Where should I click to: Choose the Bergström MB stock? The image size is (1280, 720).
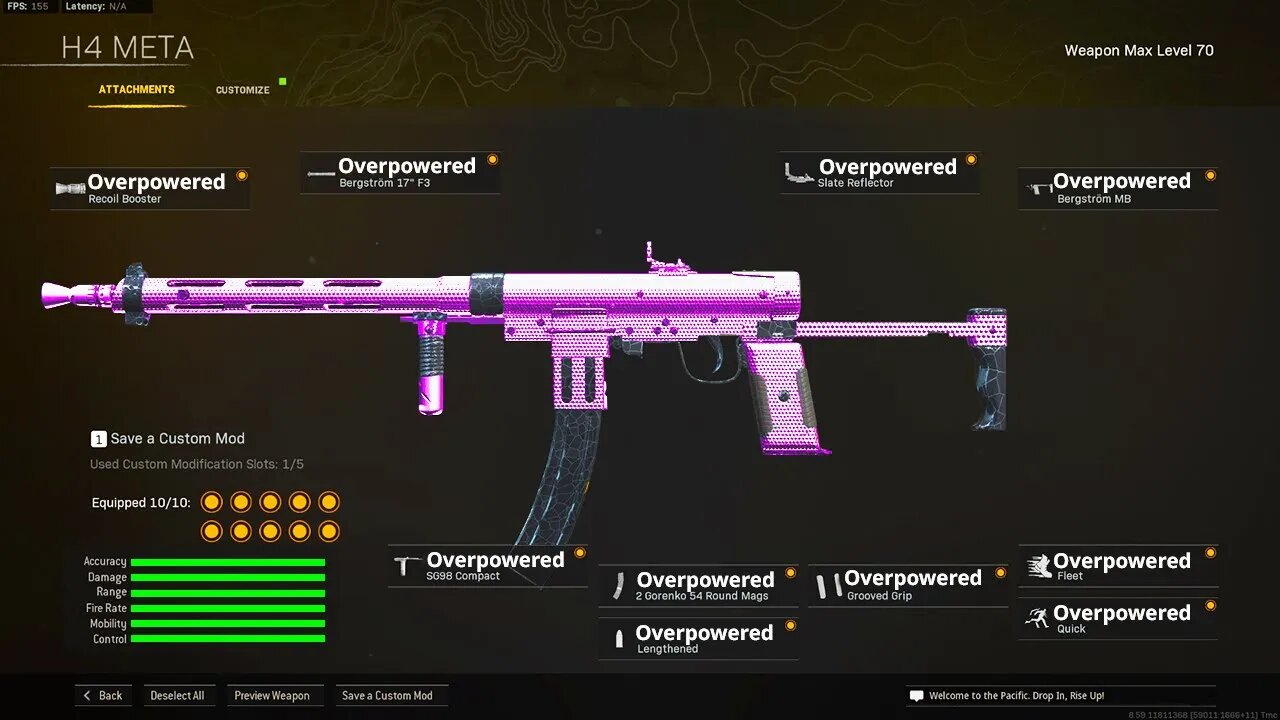tap(1117, 187)
